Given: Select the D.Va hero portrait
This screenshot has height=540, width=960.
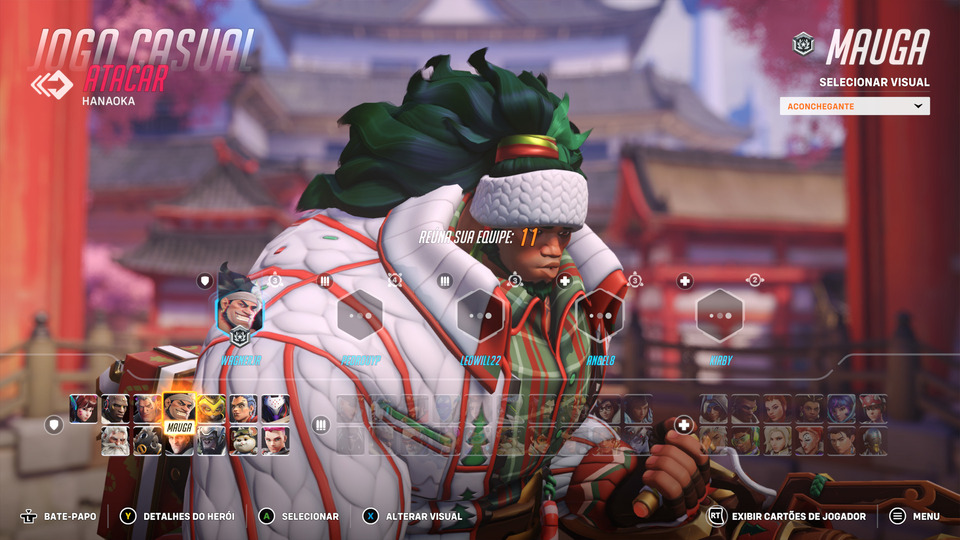Looking at the screenshot, I should [84, 409].
